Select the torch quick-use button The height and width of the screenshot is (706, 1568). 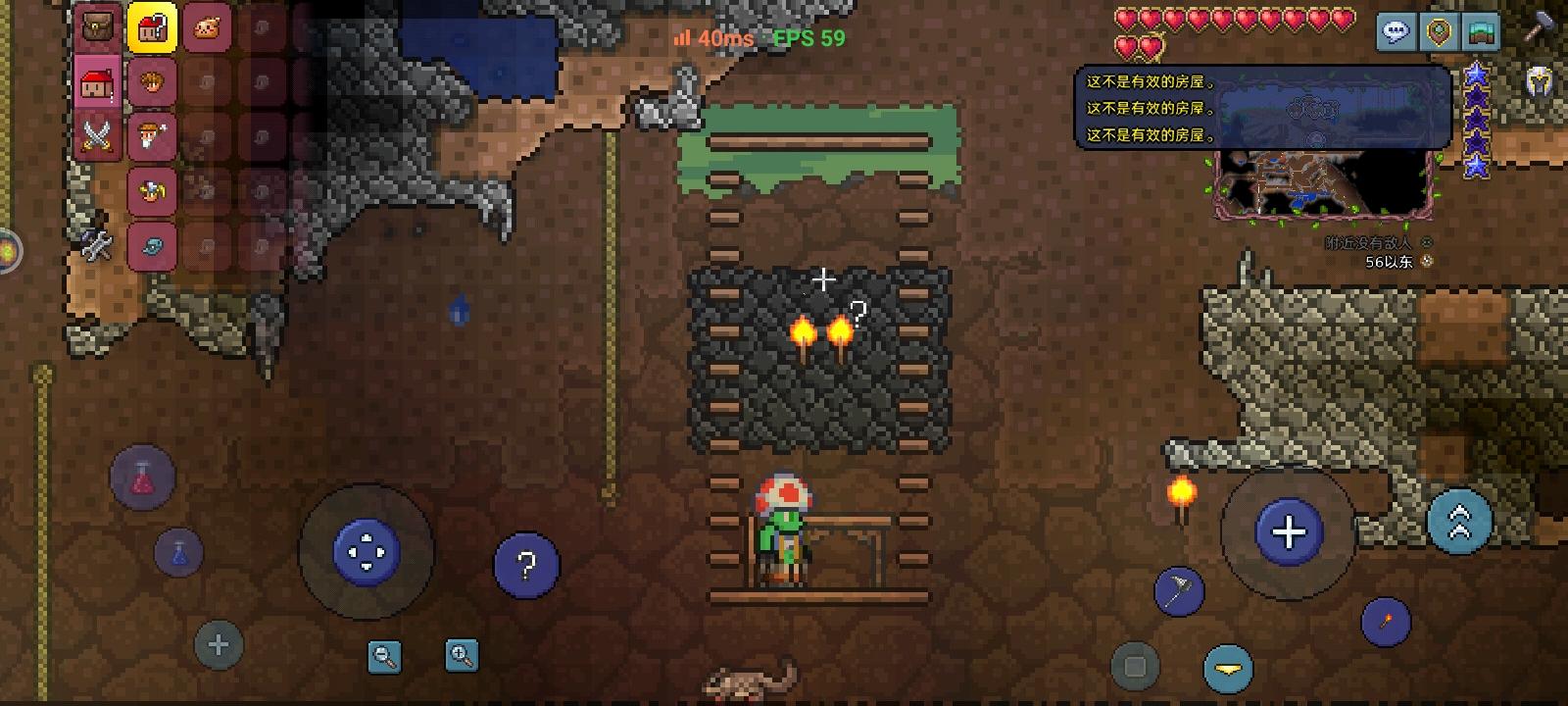1384,621
